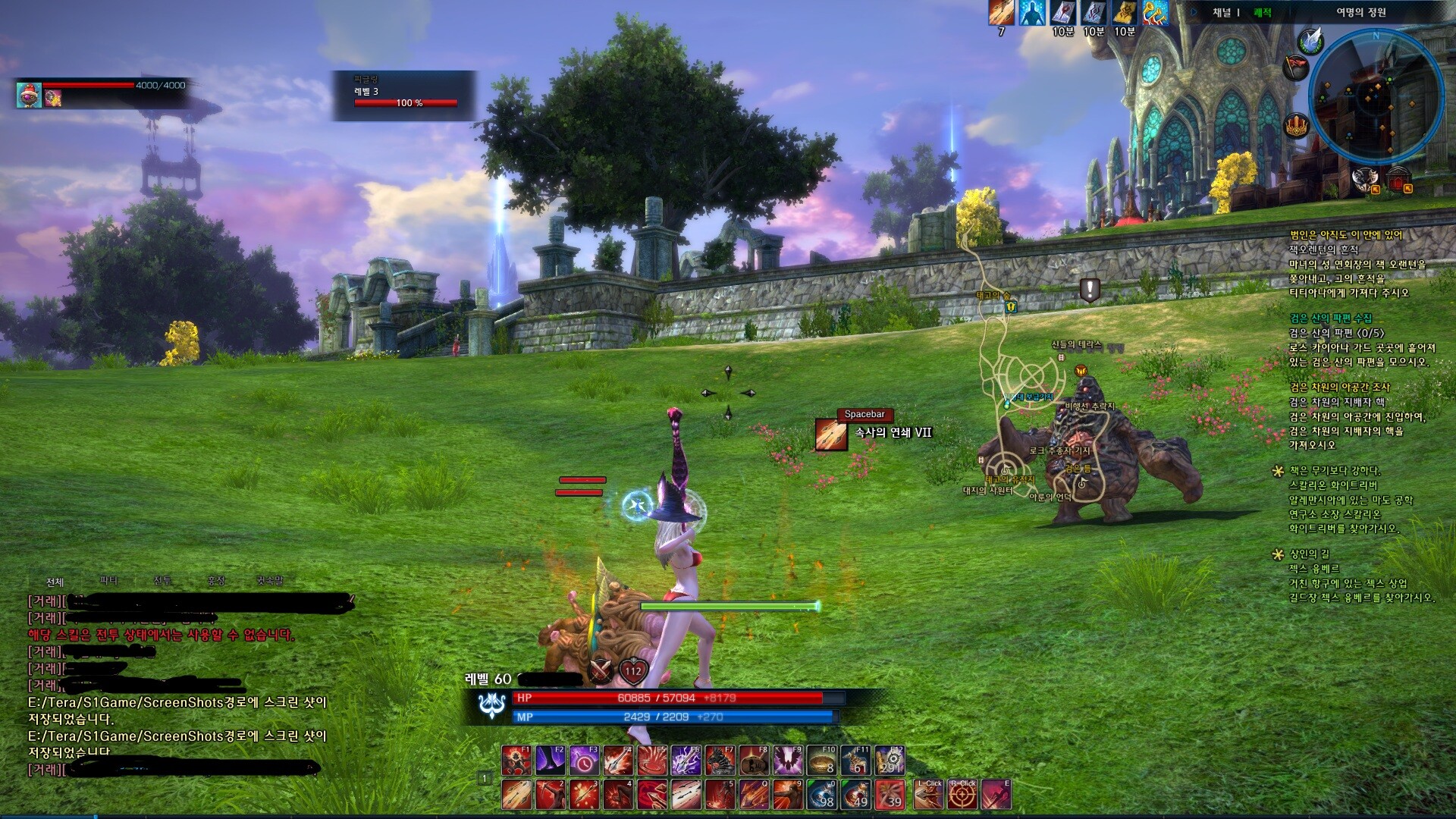Use the F9 purple wings skill
The height and width of the screenshot is (819, 1456).
pos(788,761)
